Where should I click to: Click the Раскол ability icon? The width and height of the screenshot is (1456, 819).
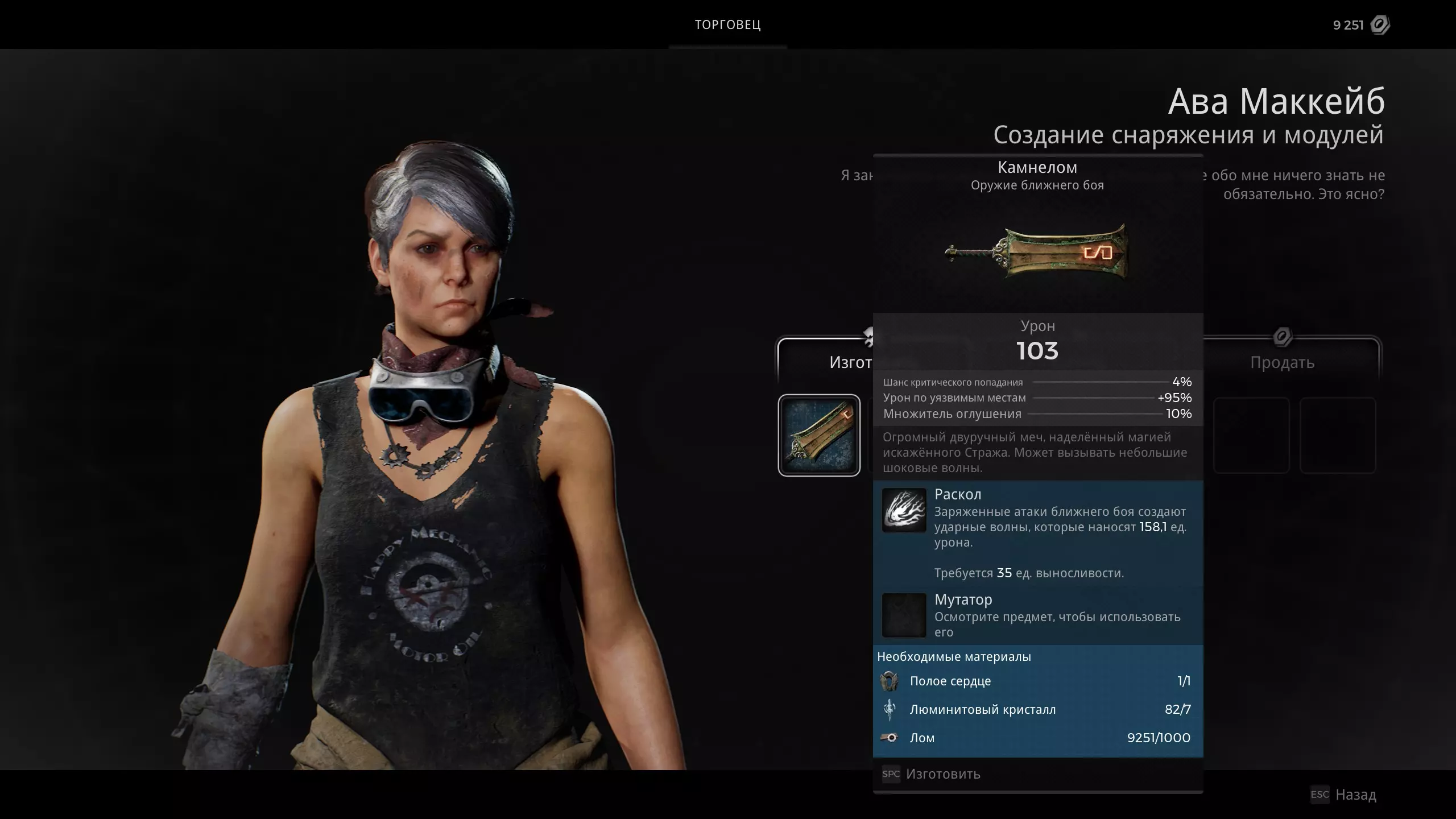[x=904, y=510]
